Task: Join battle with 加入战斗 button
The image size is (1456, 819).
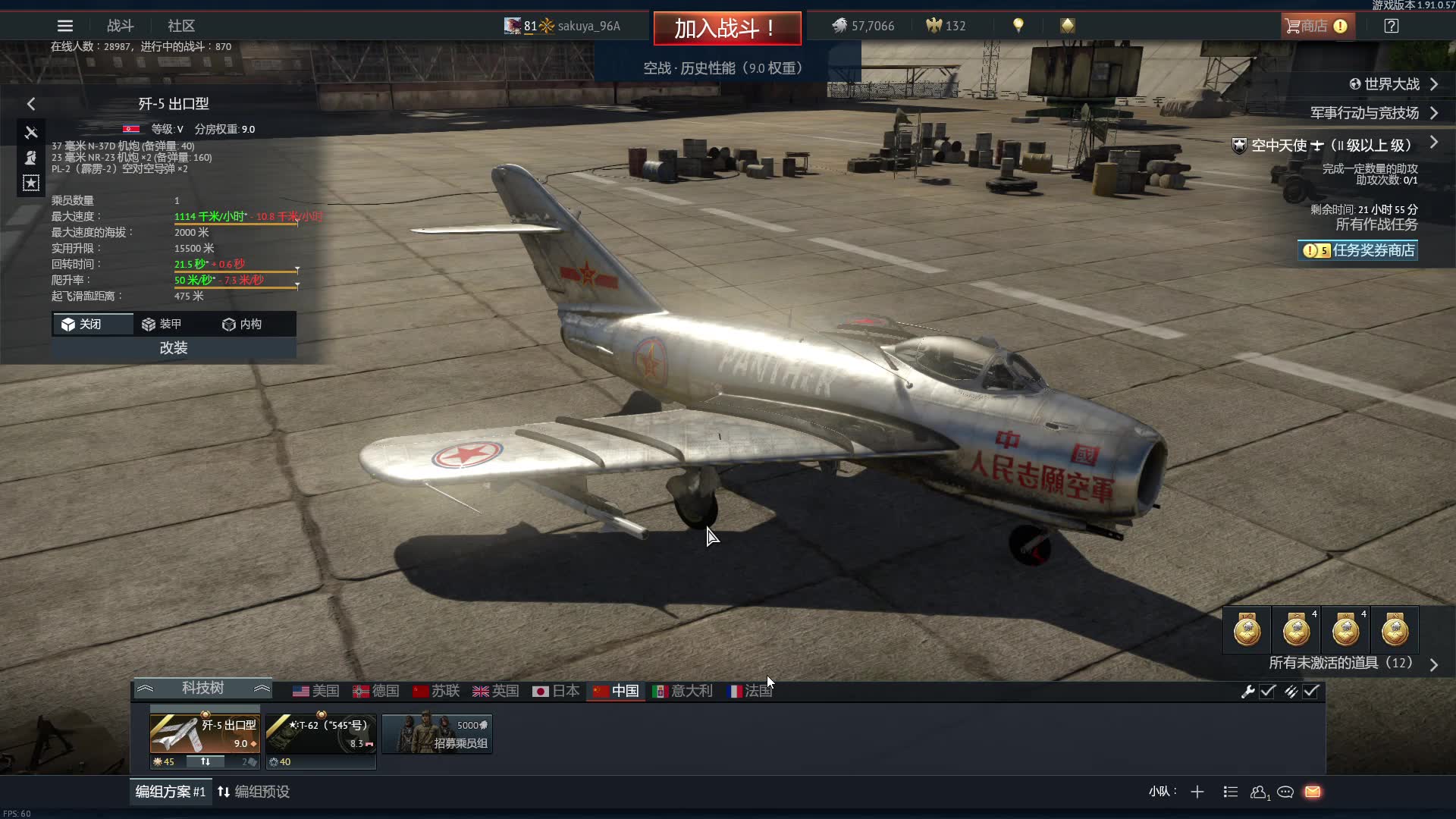Action: 726,28
